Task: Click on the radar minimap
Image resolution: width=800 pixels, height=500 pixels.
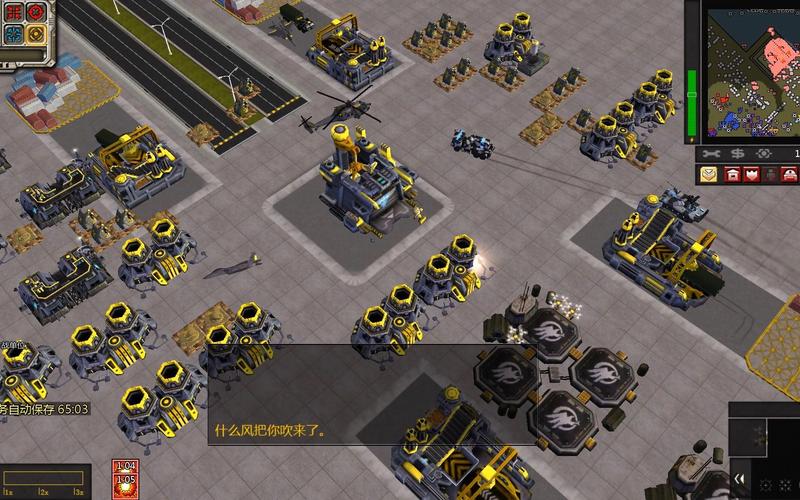Action: pyautogui.click(x=750, y=70)
